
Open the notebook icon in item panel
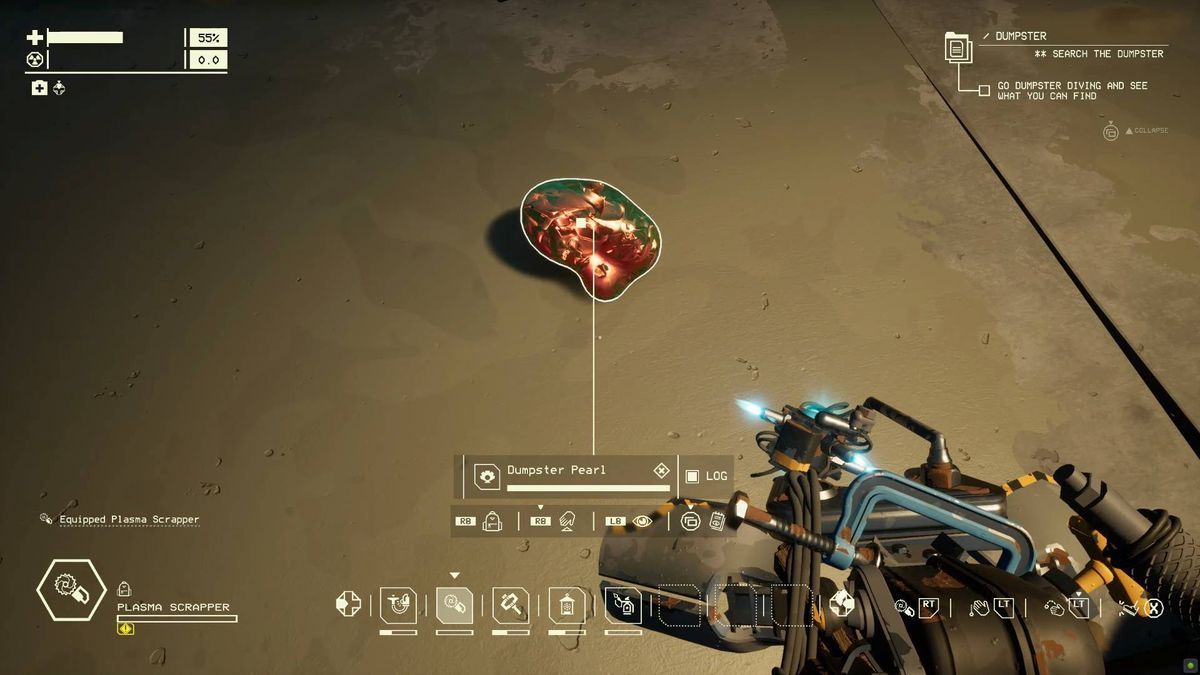(716, 521)
